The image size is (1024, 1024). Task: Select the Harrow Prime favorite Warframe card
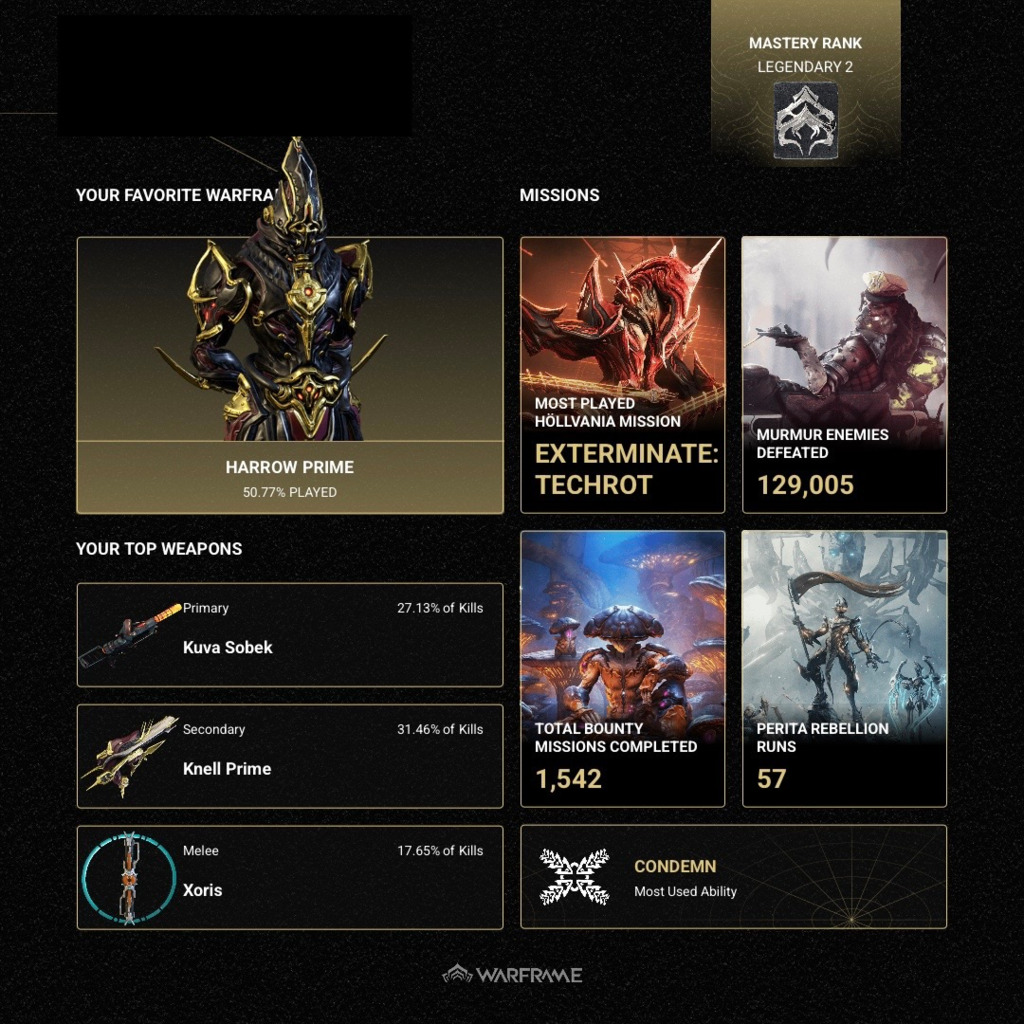pos(289,375)
